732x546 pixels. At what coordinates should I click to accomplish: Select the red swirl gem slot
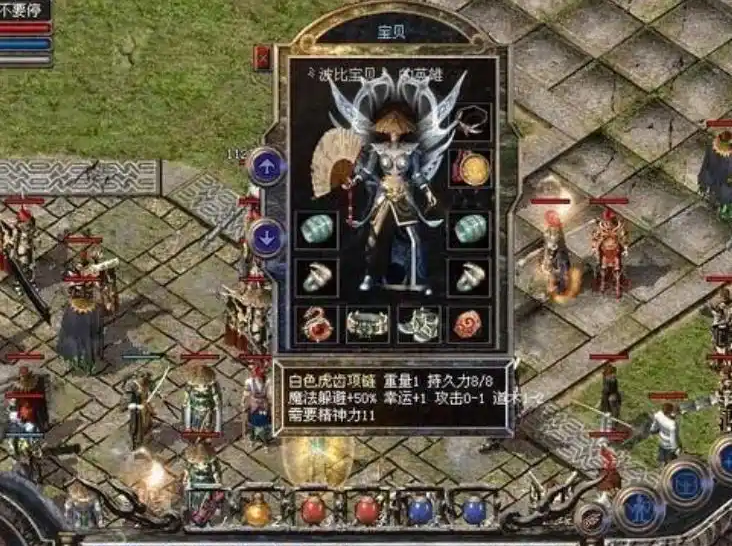pos(468,323)
